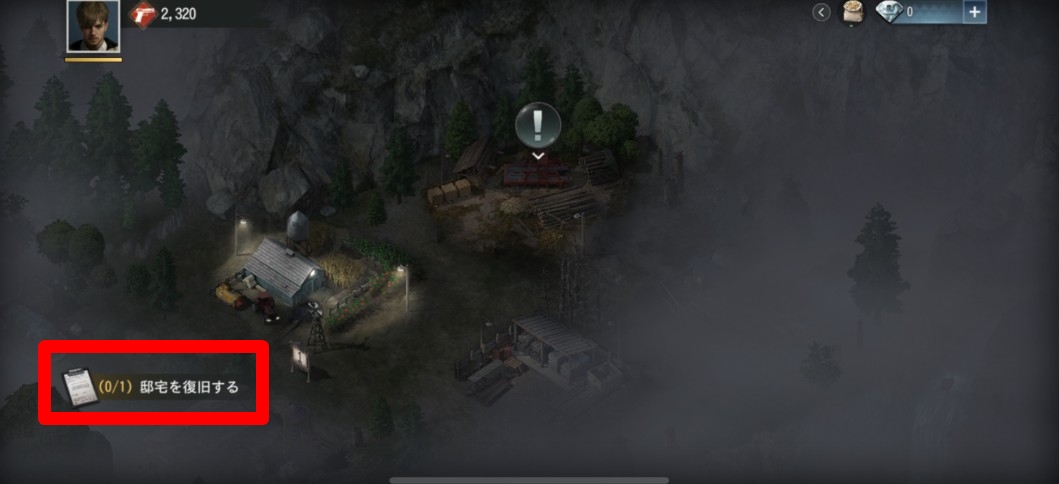Open the grain sack resource icon
This screenshot has width=1059, height=484.
853,12
